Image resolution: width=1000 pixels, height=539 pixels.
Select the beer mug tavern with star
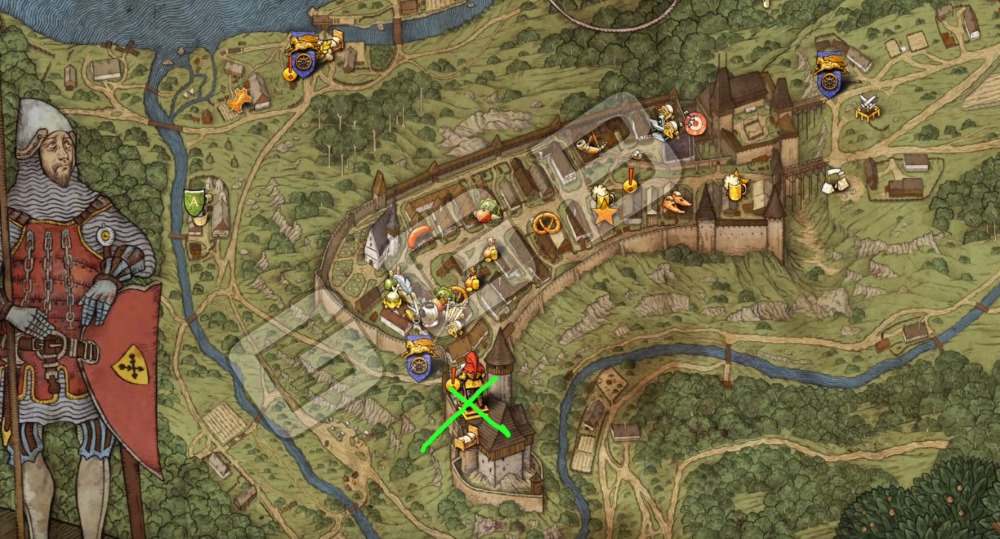pos(602,201)
